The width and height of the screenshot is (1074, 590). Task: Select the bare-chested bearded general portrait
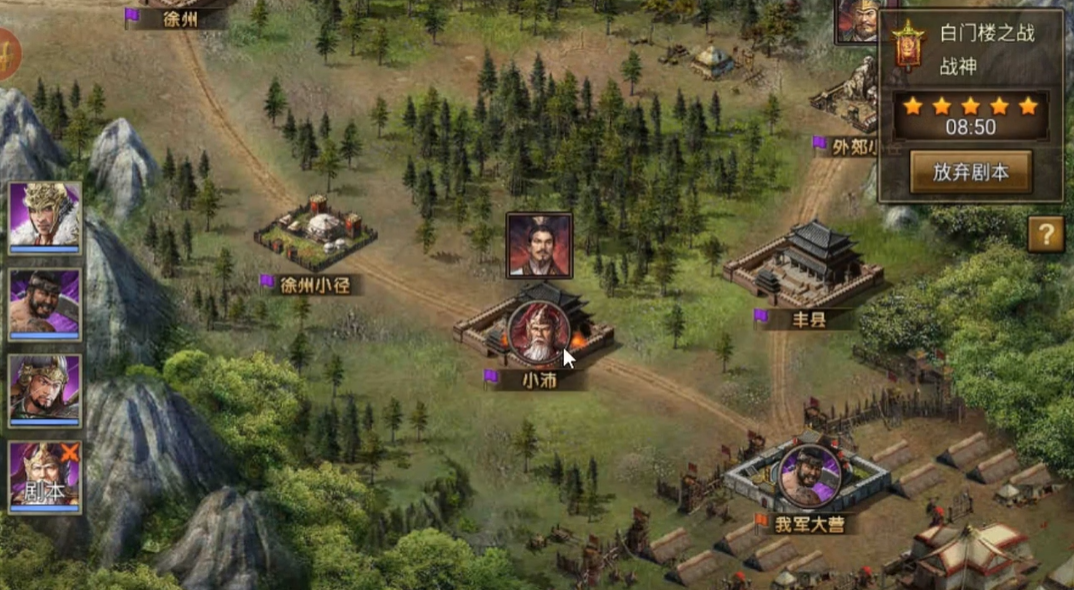(45, 302)
